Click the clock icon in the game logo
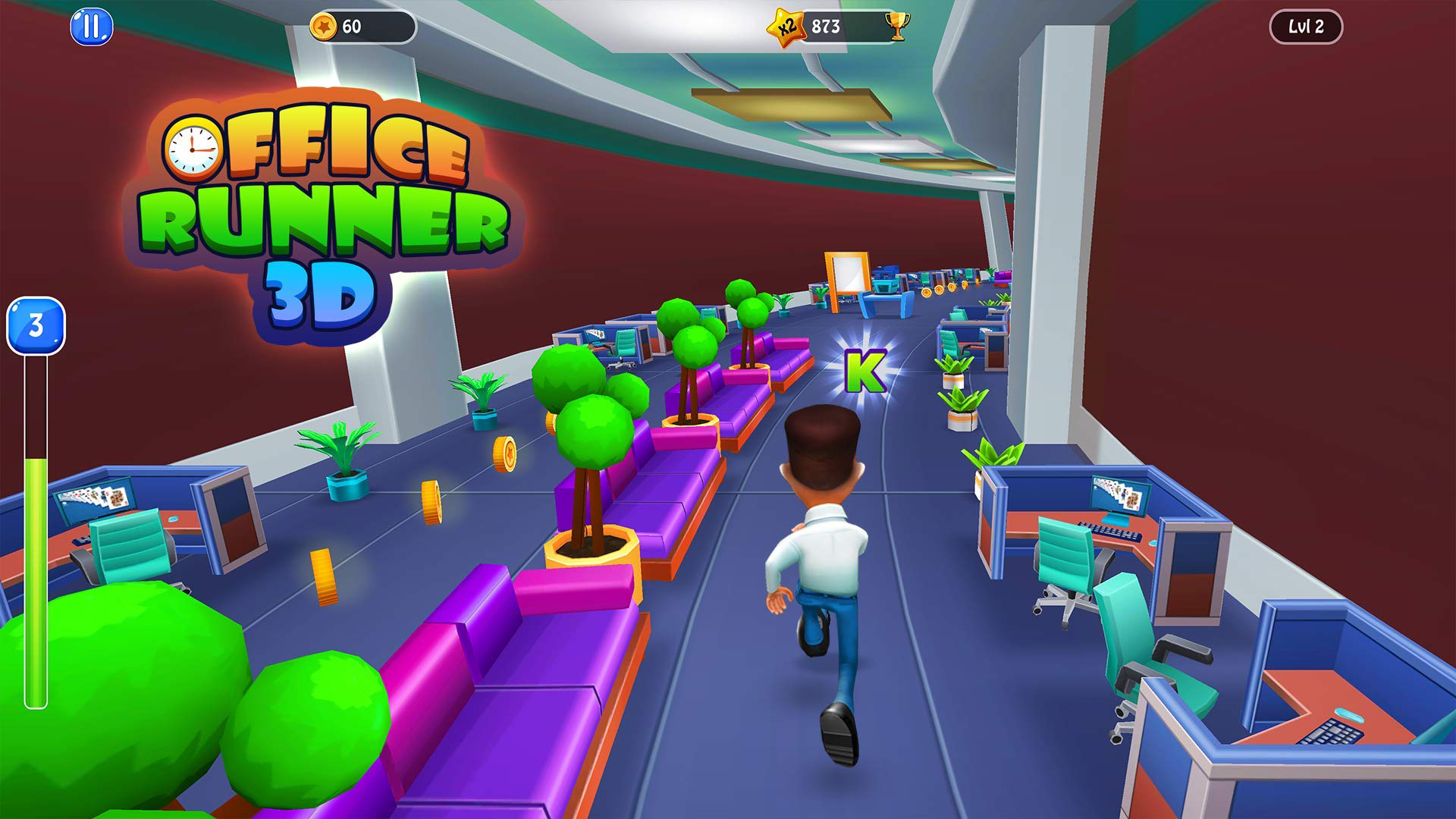This screenshot has width=1456, height=819. pyautogui.click(x=192, y=149)
